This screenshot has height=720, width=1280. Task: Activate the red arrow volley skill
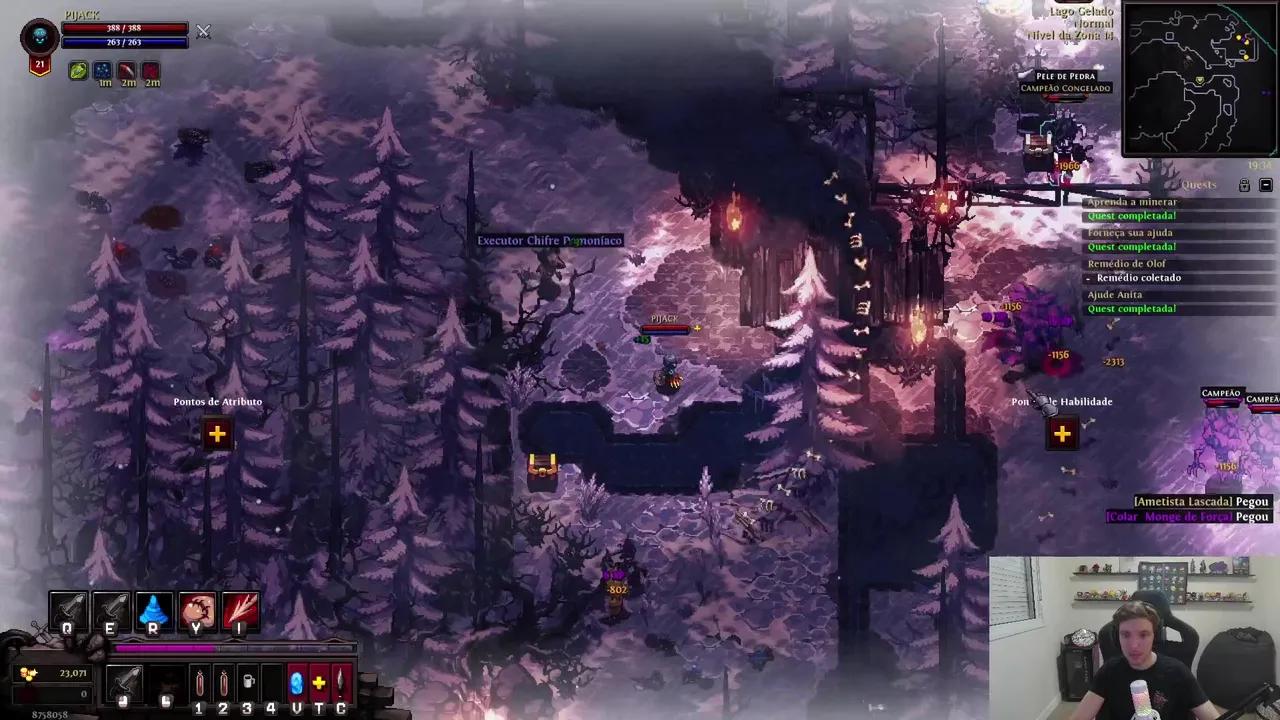(x=240, y=611)
